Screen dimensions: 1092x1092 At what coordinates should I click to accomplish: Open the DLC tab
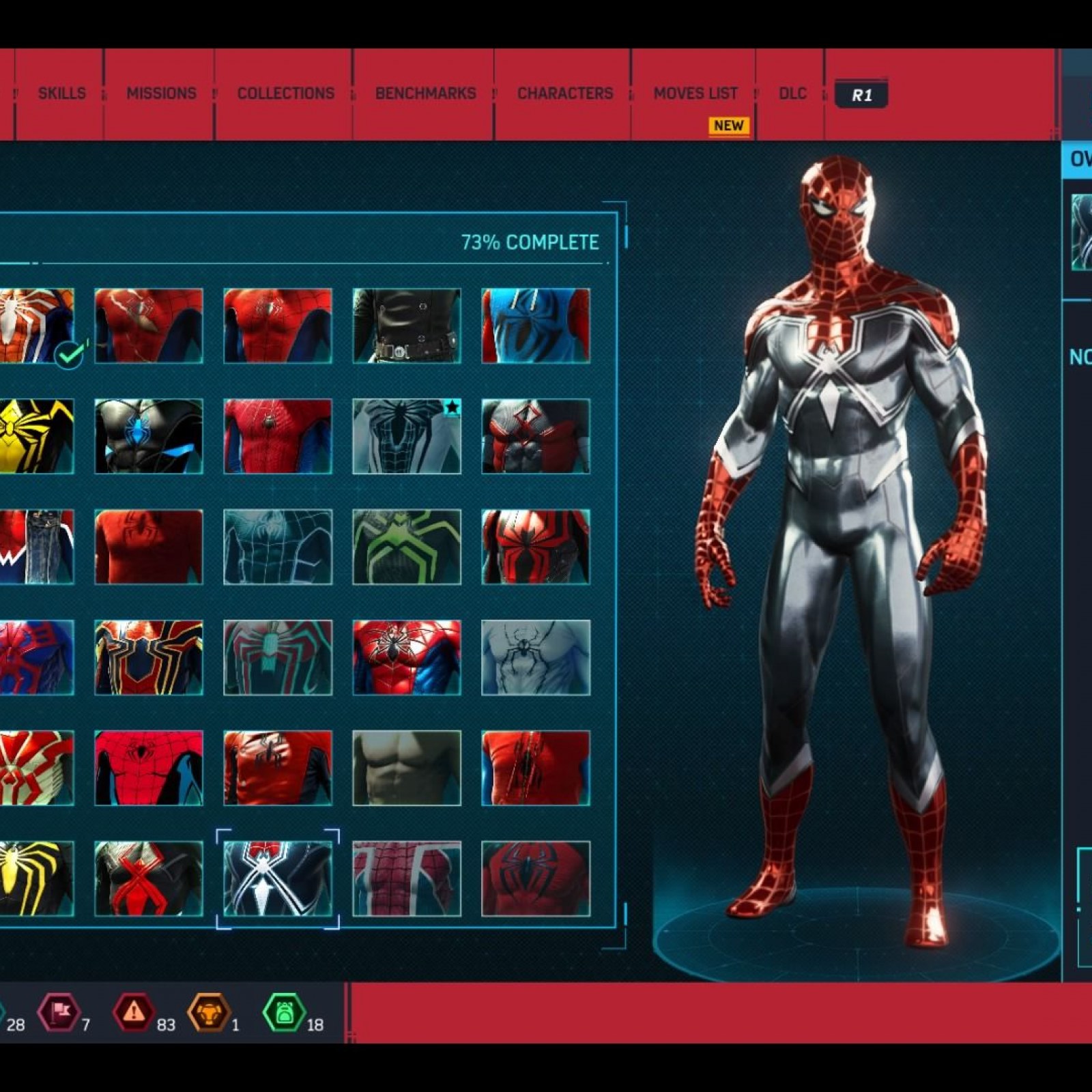point(792,93)
